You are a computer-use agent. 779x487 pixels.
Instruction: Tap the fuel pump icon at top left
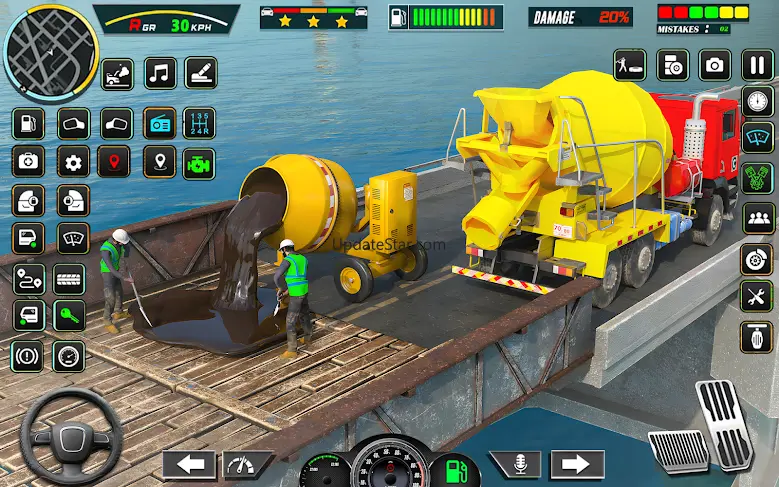tap(27, 124)
